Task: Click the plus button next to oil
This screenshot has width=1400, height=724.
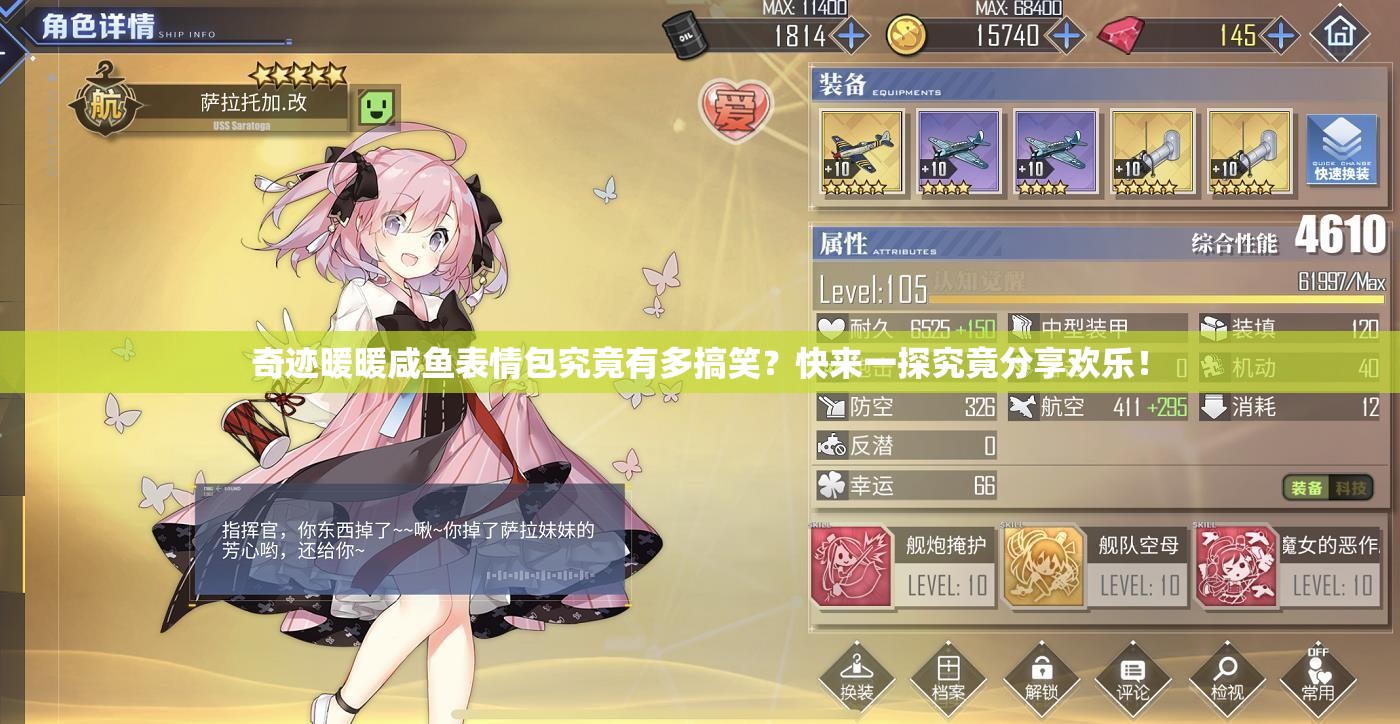Action: pyautogui.click(x=849, y=36)
